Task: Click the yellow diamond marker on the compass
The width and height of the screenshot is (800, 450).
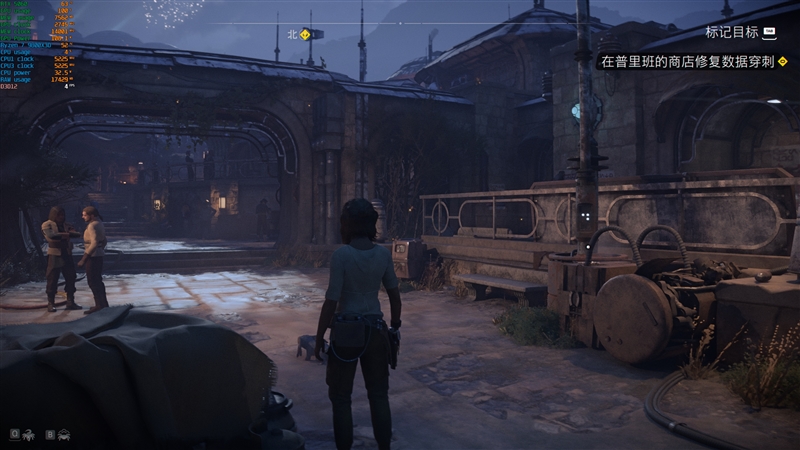Action: point(305,34)
